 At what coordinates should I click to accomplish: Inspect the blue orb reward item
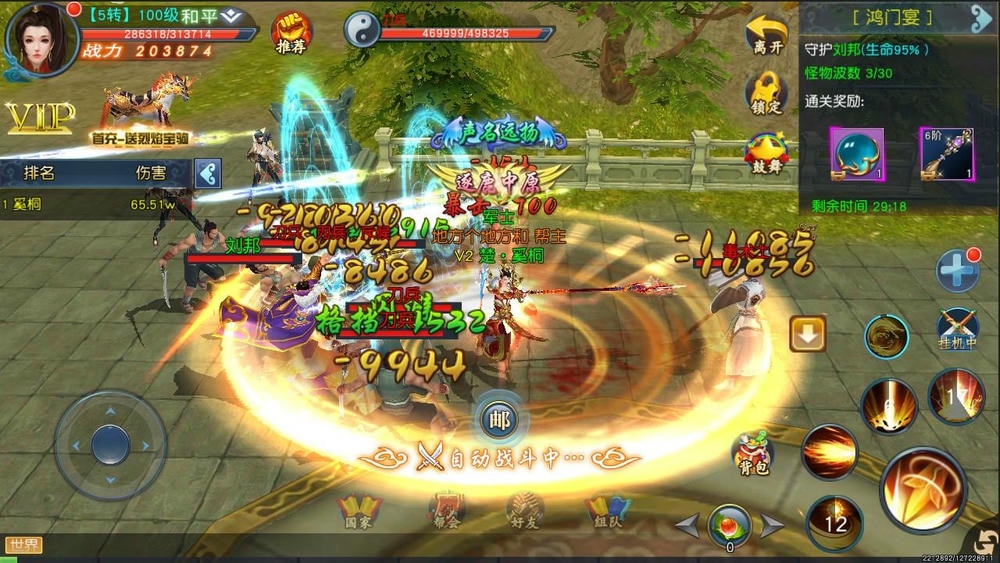coord(857,154)
